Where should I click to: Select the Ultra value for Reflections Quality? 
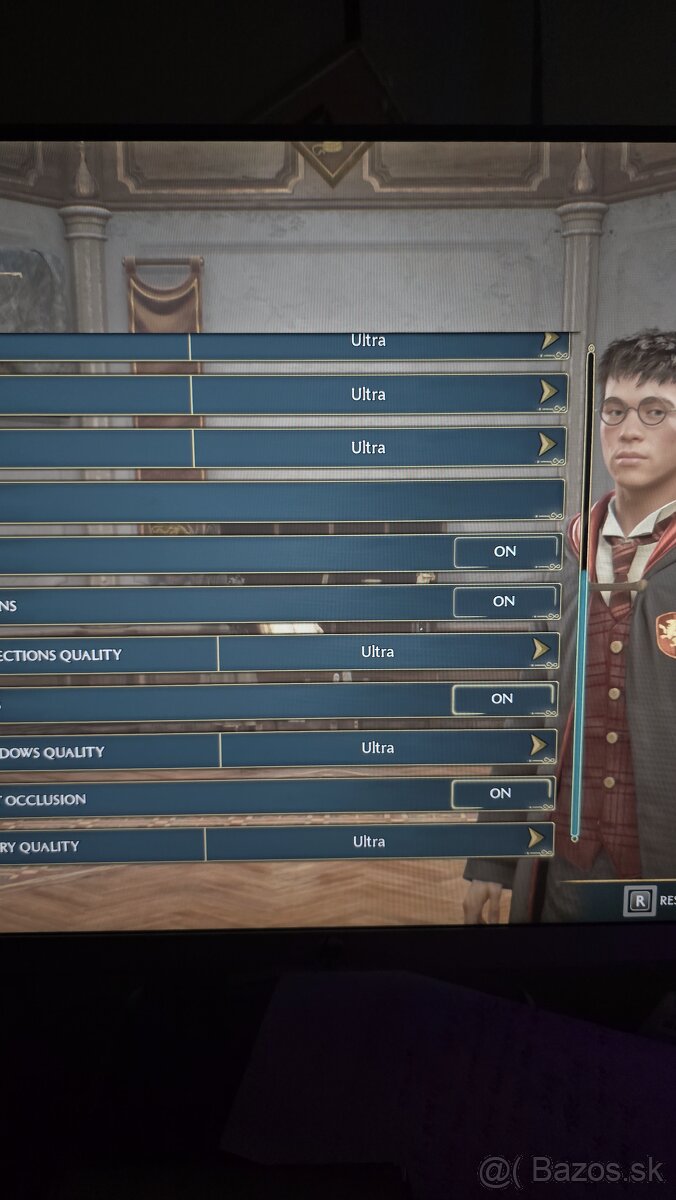[377, 652]
